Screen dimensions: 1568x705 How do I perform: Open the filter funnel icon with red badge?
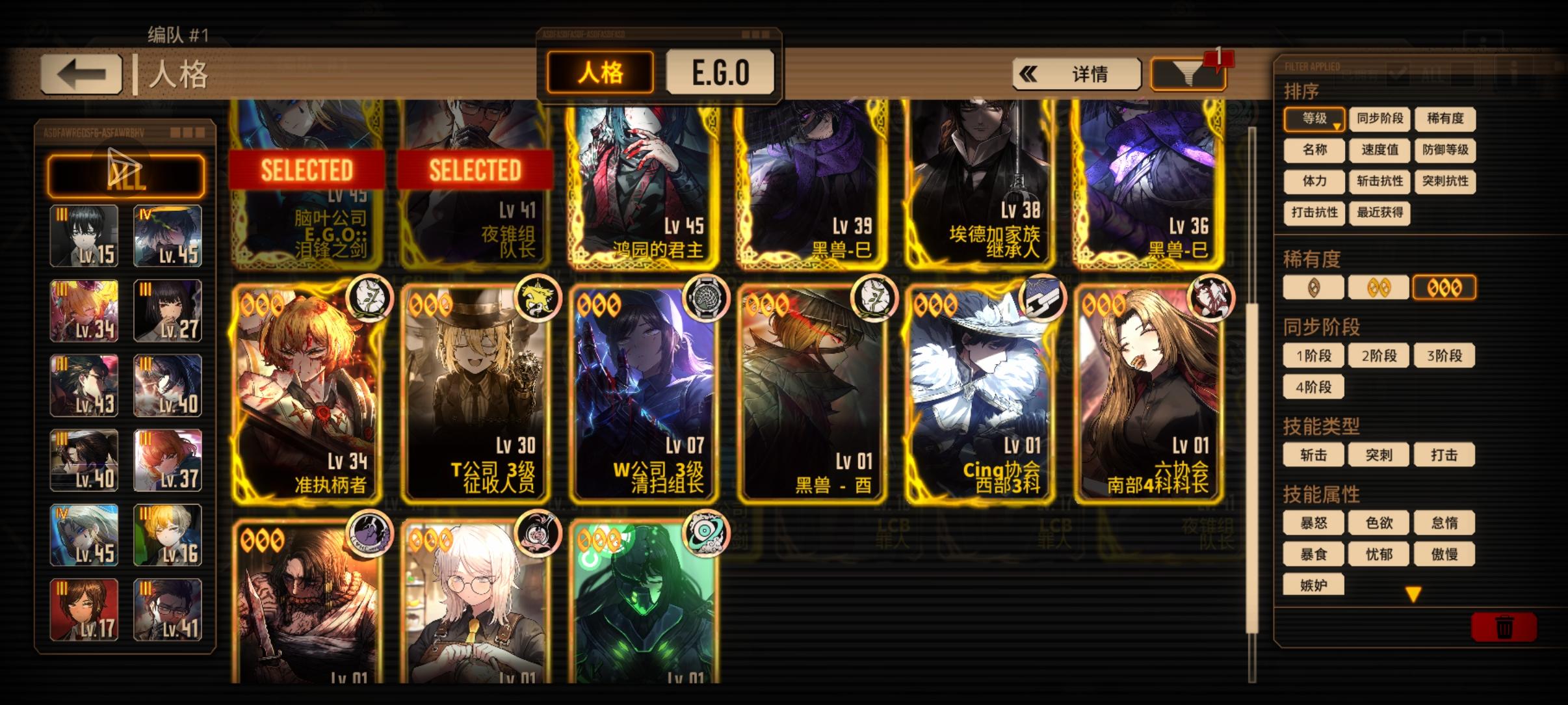click(x=1188, y=72)
